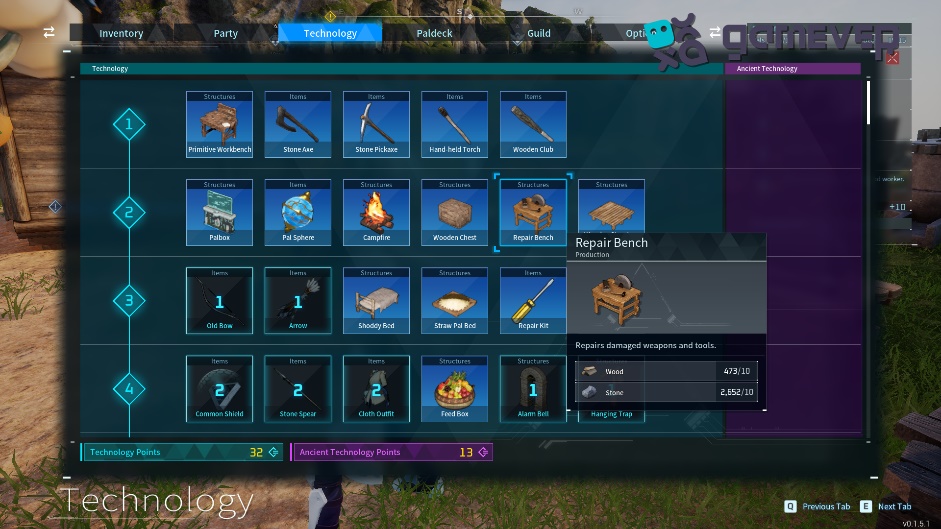
Task: Unlock the Alarm Bell technology
Action: [533, 388]
